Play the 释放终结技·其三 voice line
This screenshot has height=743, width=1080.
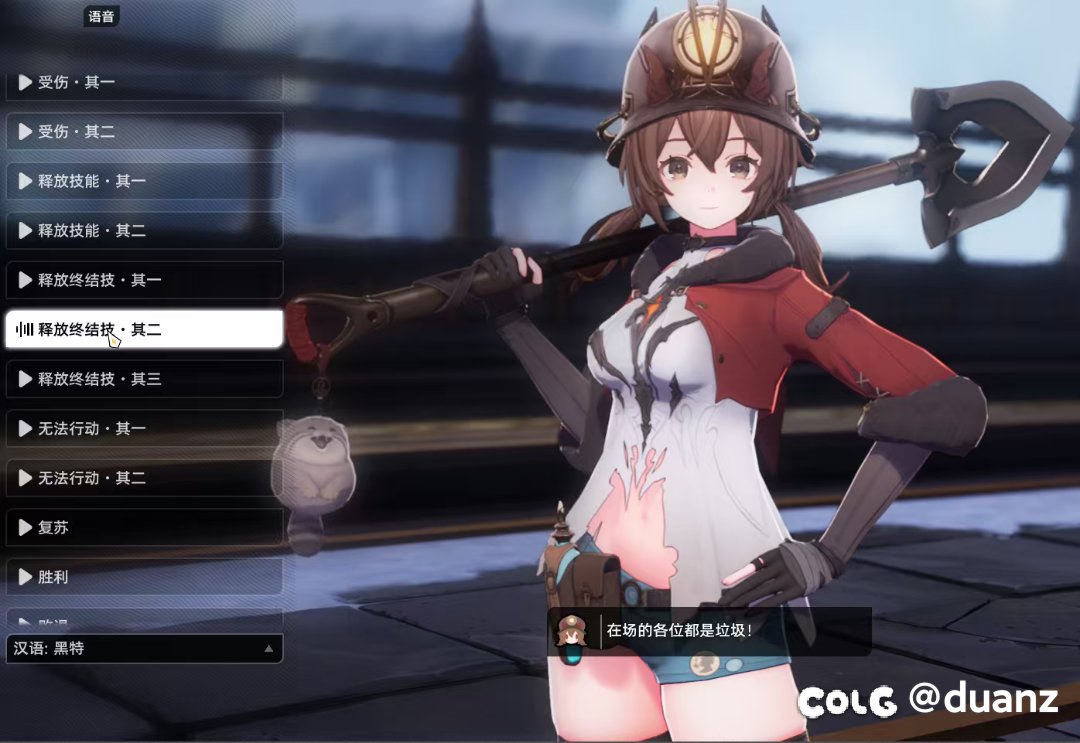tap(144, 379)
